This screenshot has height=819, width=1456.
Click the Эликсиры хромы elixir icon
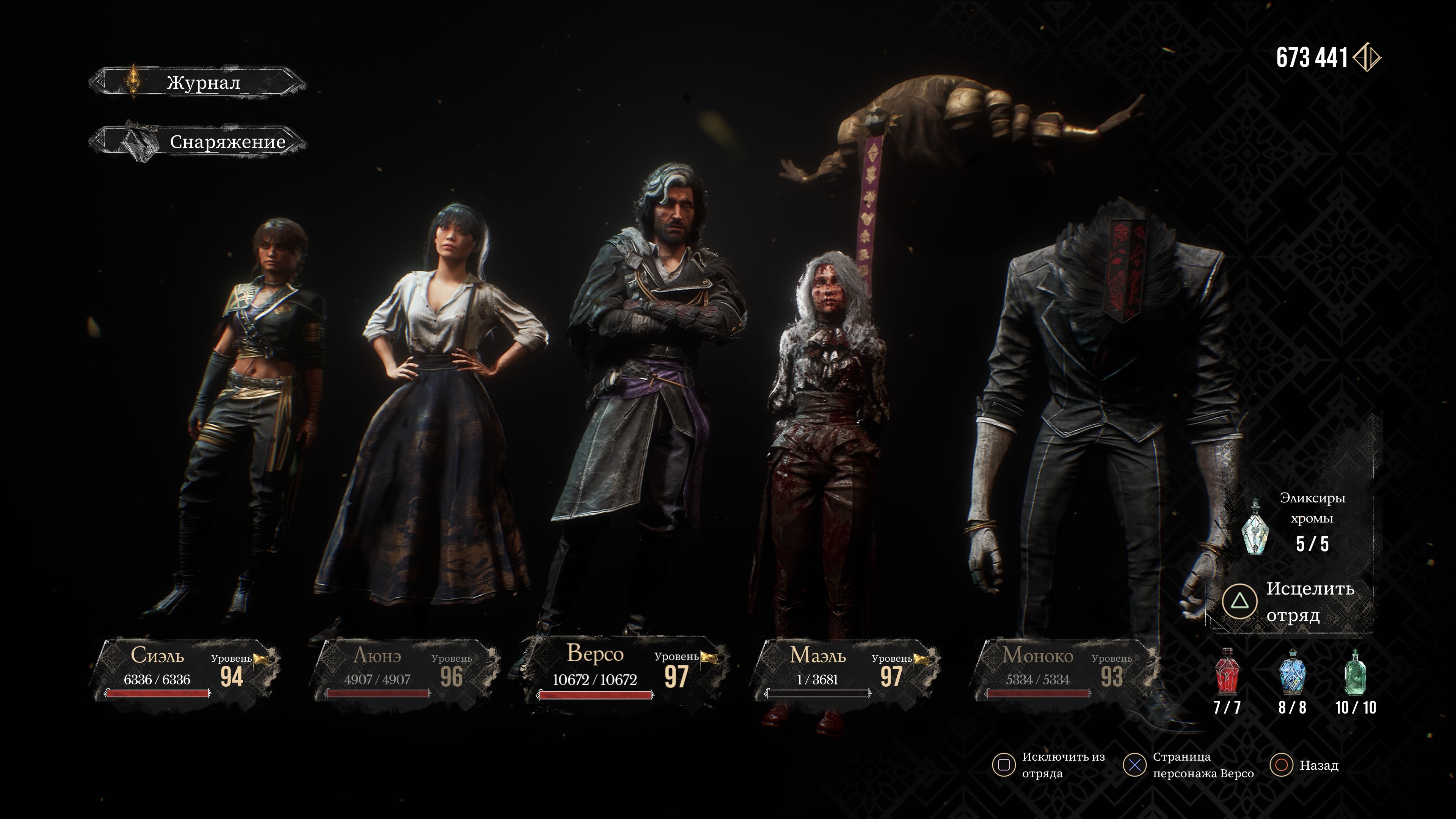point(1255,527)
